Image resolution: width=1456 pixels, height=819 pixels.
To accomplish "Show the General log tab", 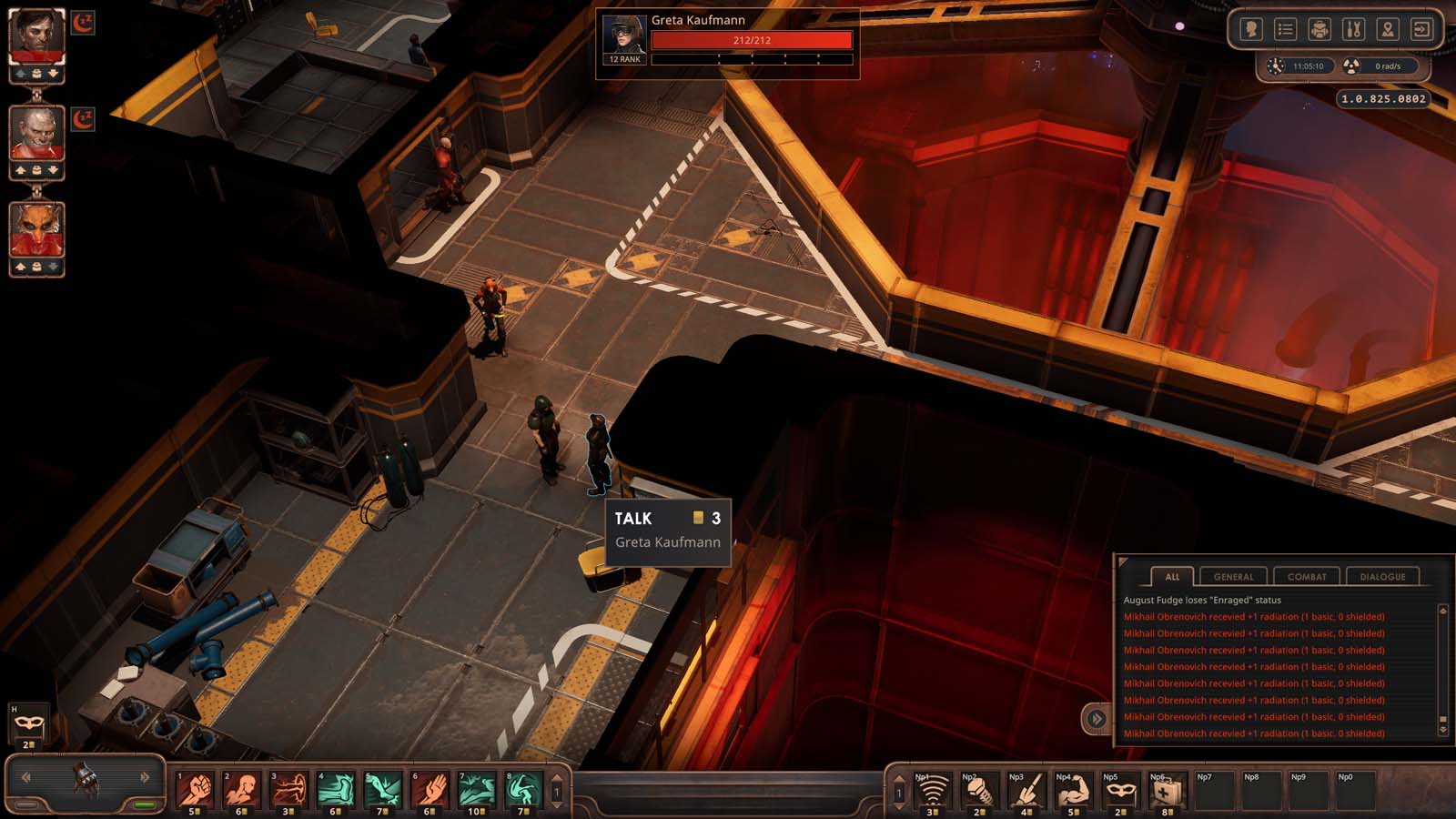I will click(1233, 576).
